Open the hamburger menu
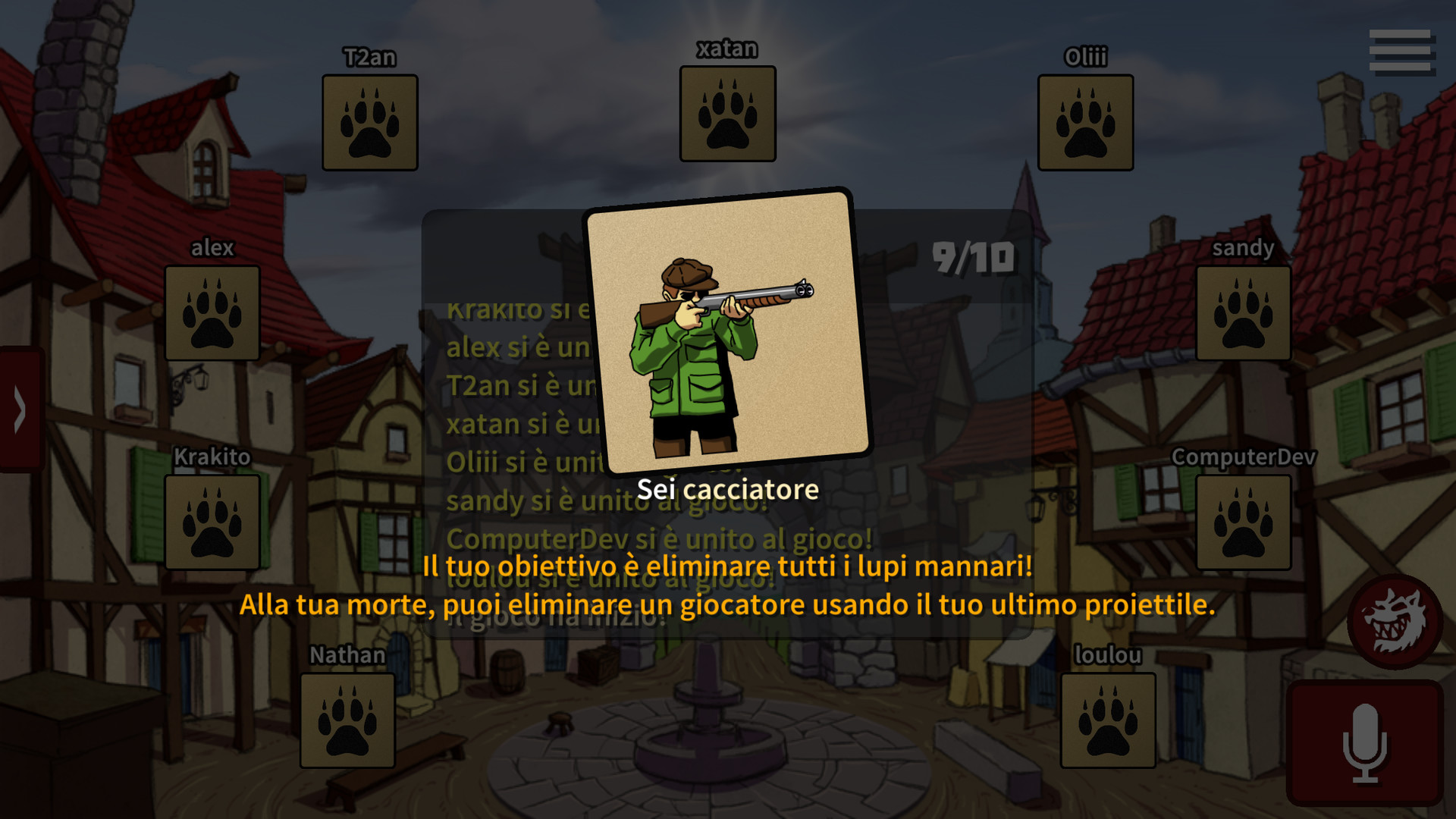 [x=1402, y=49]
